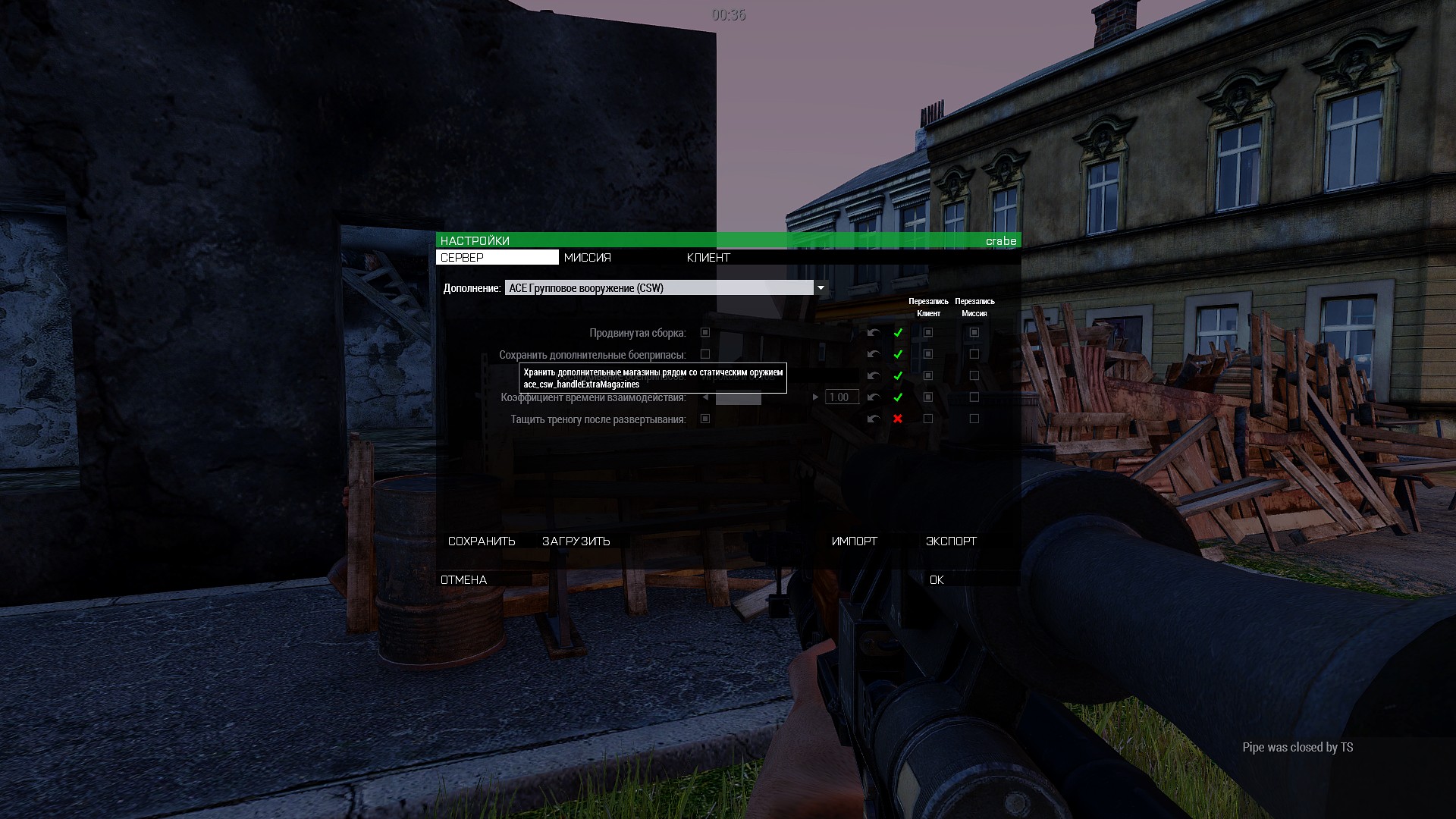Reset Продвинутая сборка to default
This screenshot has height=819, width=1456.
(874, 333)
